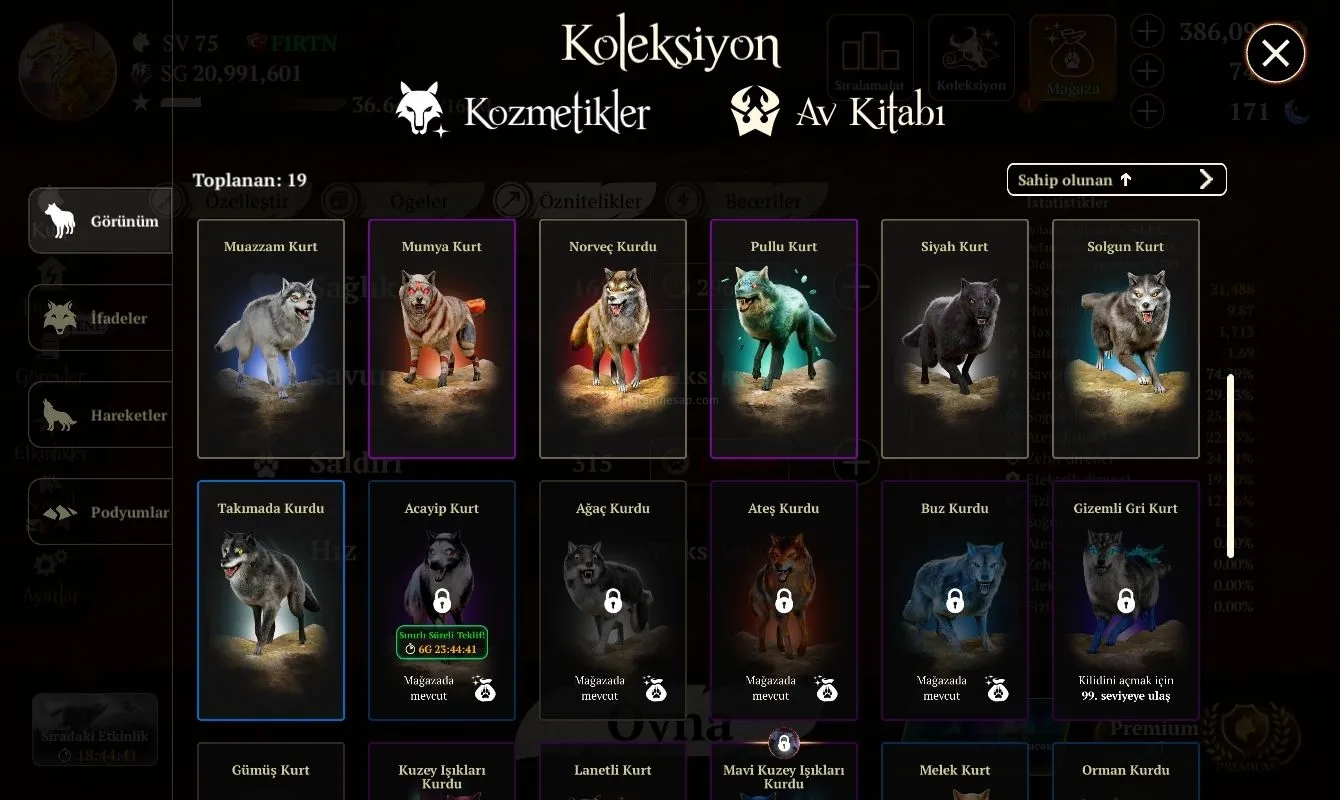Open the Av Kitabı tab

[x=838, y=112]
